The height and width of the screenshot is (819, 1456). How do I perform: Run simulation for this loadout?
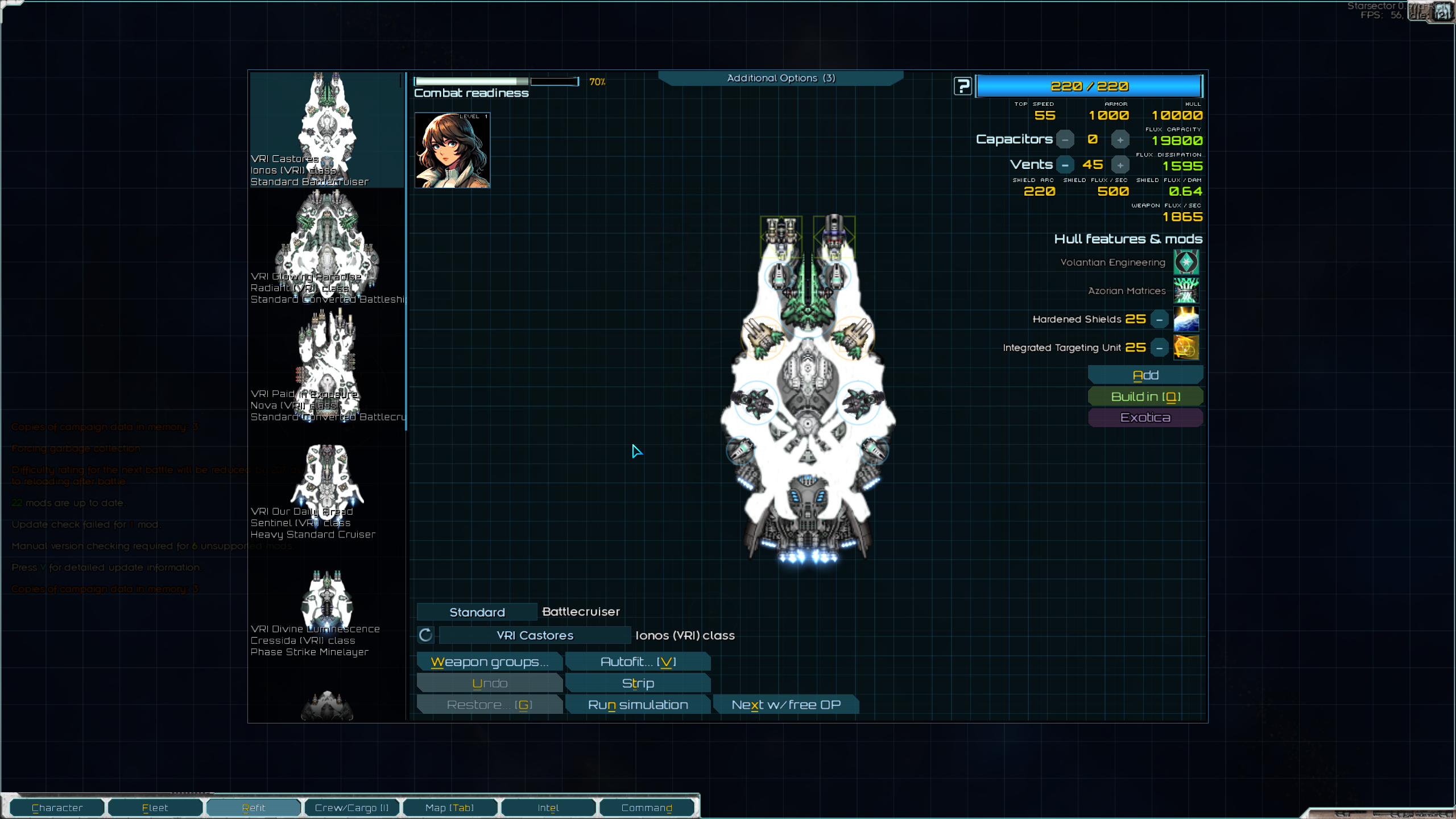[x=638, y=705]
